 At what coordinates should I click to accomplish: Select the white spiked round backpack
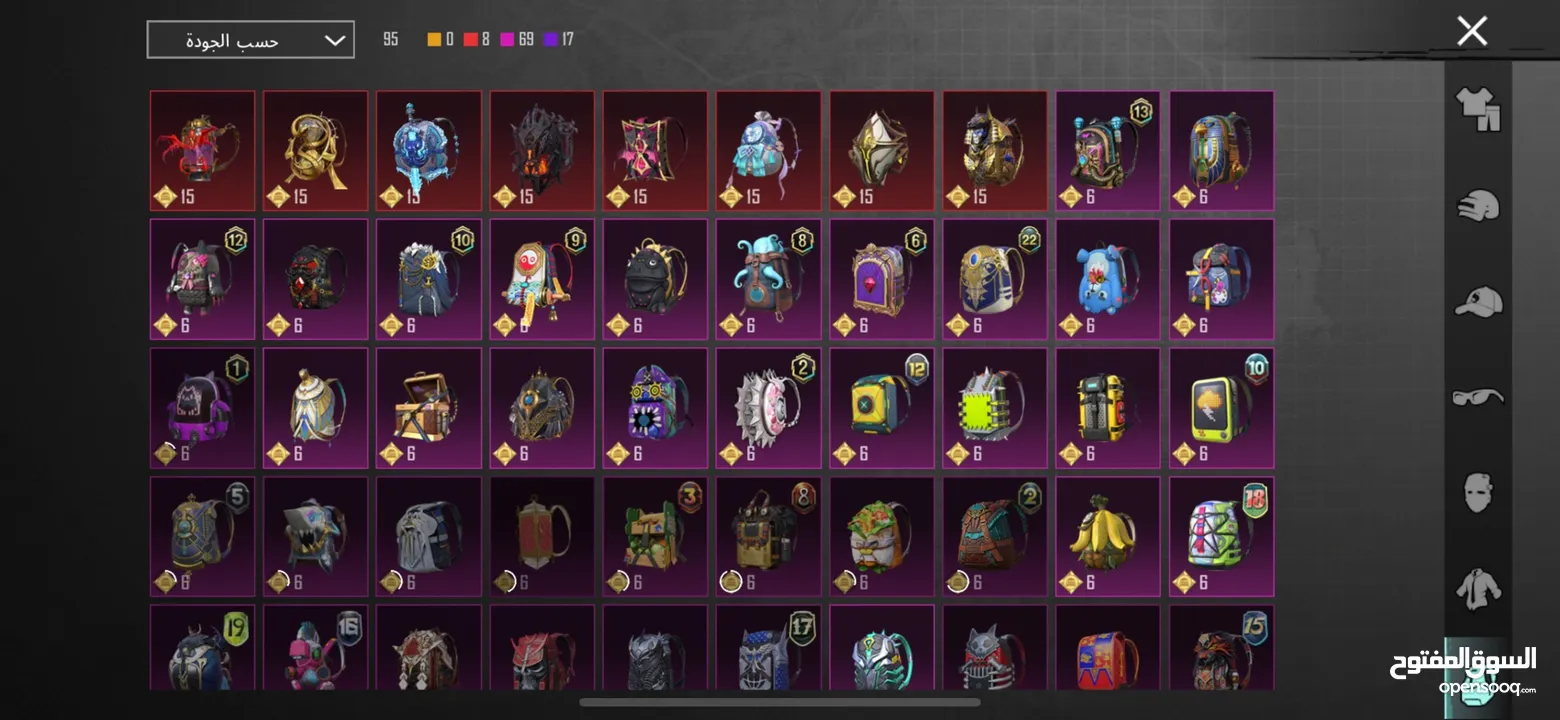coord(768,407)
